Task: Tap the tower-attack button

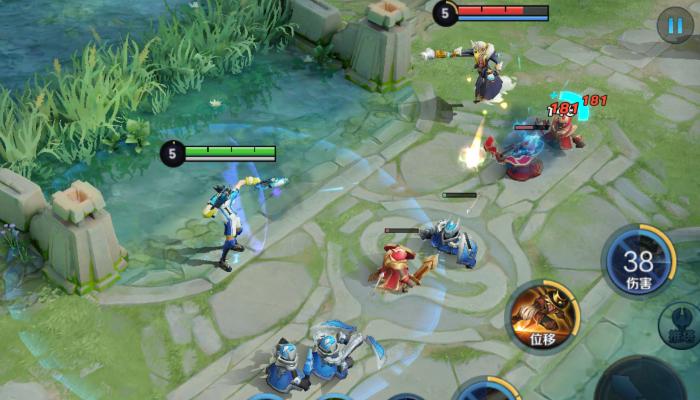Action: [680, 326]
